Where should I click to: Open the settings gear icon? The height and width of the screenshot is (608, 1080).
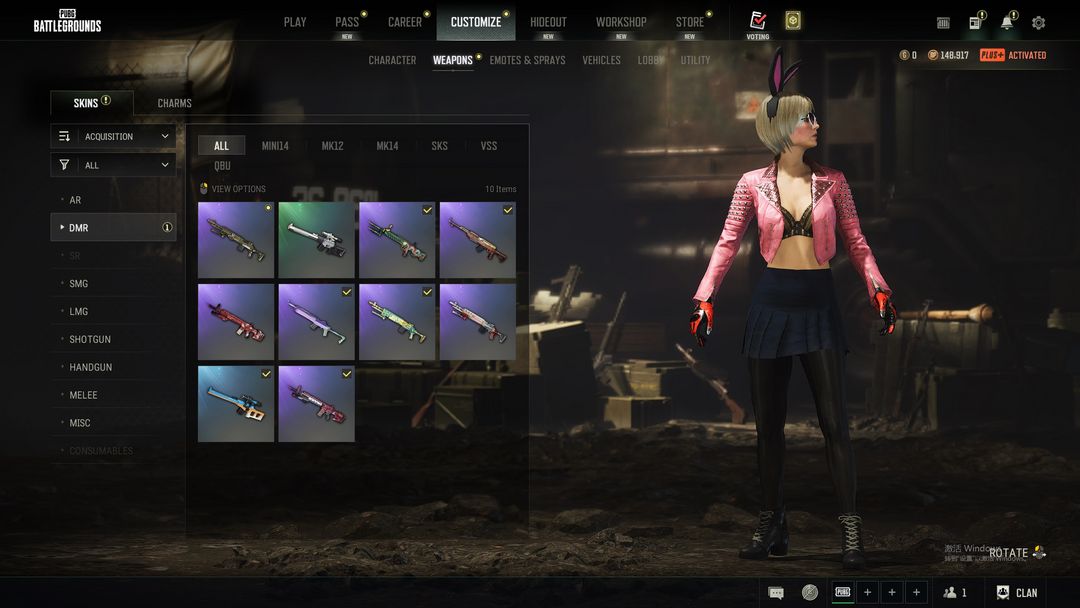1038,23
